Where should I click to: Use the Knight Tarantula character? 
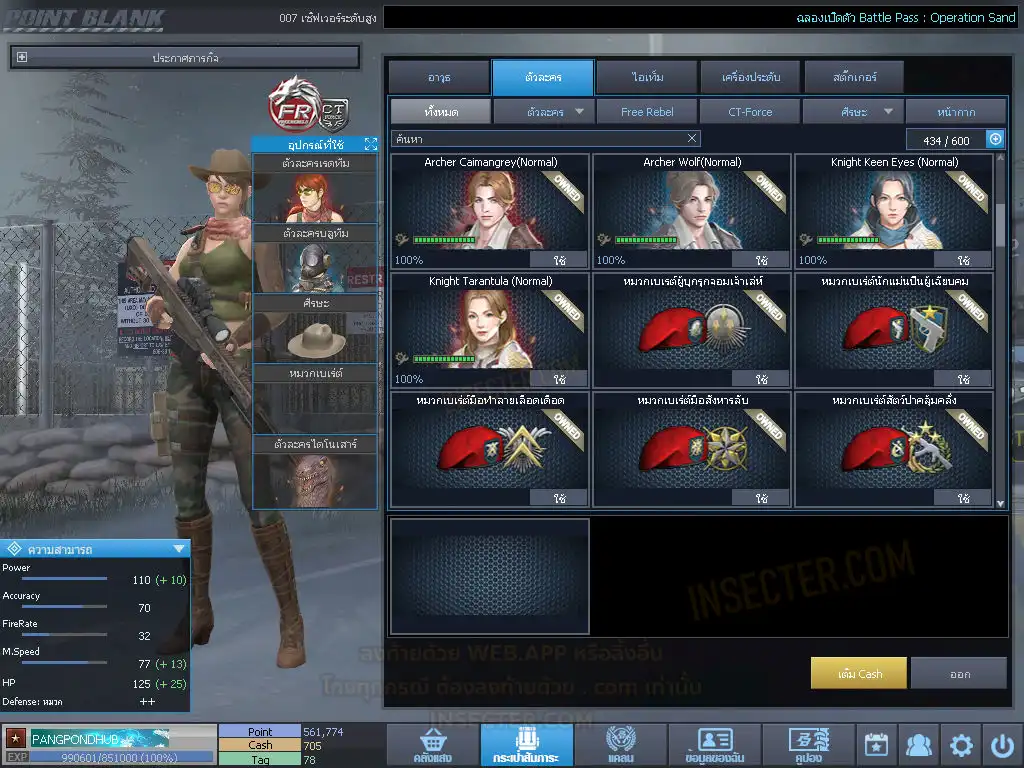tap(559, 379)
